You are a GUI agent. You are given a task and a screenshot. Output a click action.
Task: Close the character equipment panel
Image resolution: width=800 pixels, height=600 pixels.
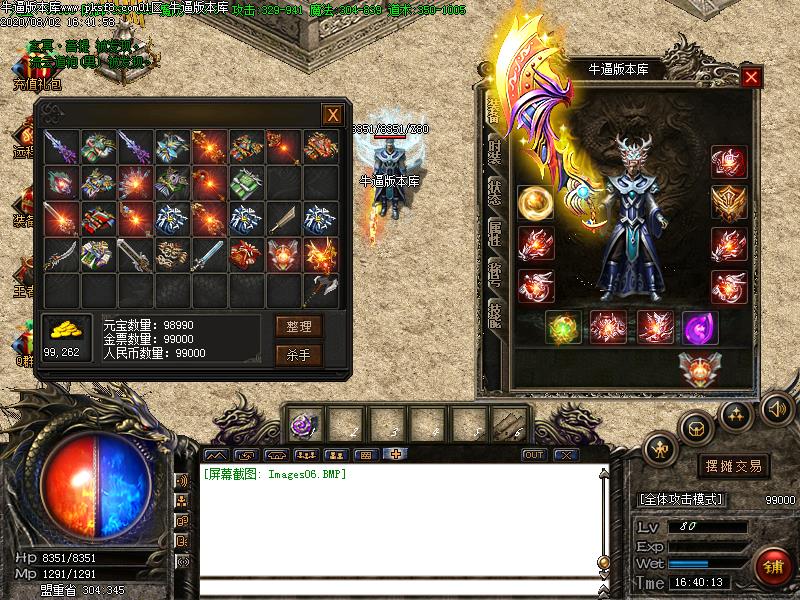[x=751, y=77]
